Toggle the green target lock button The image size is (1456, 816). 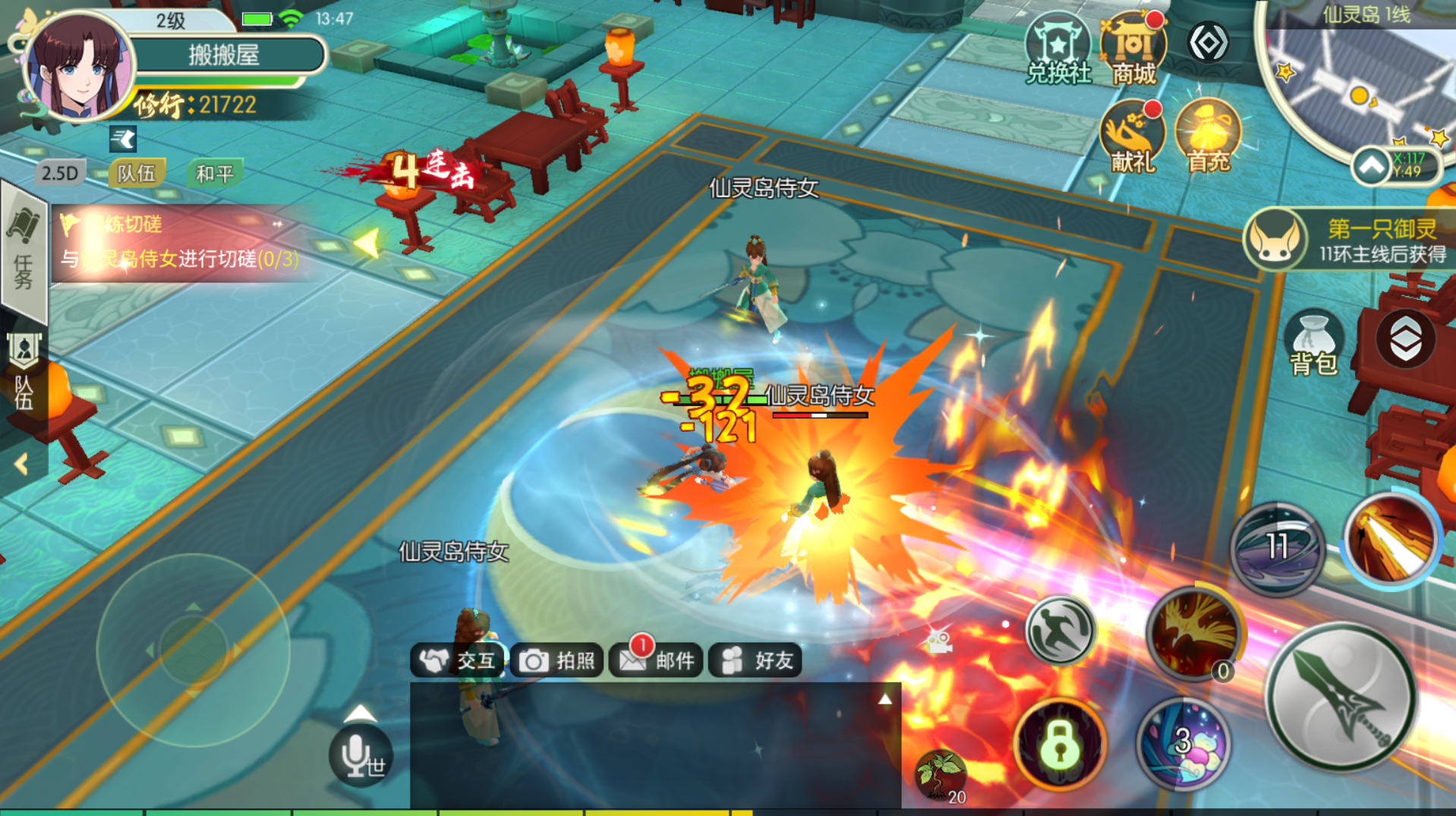pos(1060,744)
